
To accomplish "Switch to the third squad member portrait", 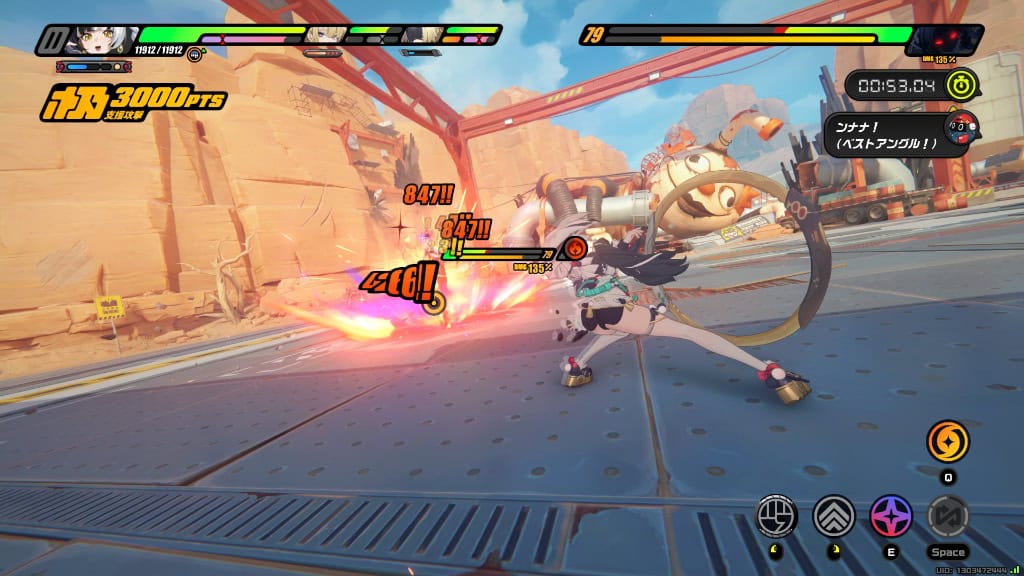I will point(423,36).
